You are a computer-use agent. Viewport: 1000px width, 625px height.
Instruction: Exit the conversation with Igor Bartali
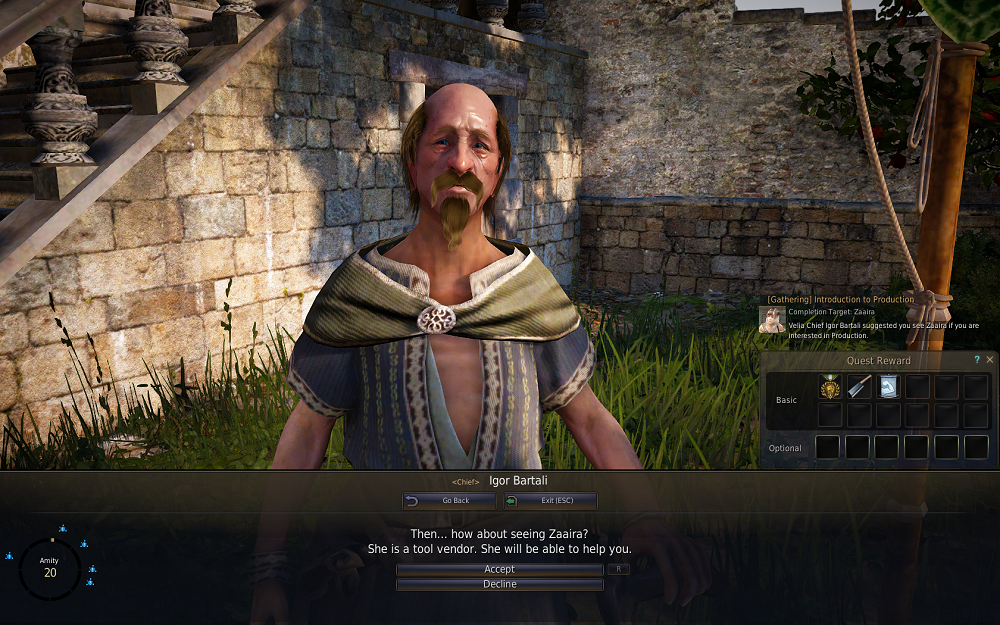click(x=550, y=500)
